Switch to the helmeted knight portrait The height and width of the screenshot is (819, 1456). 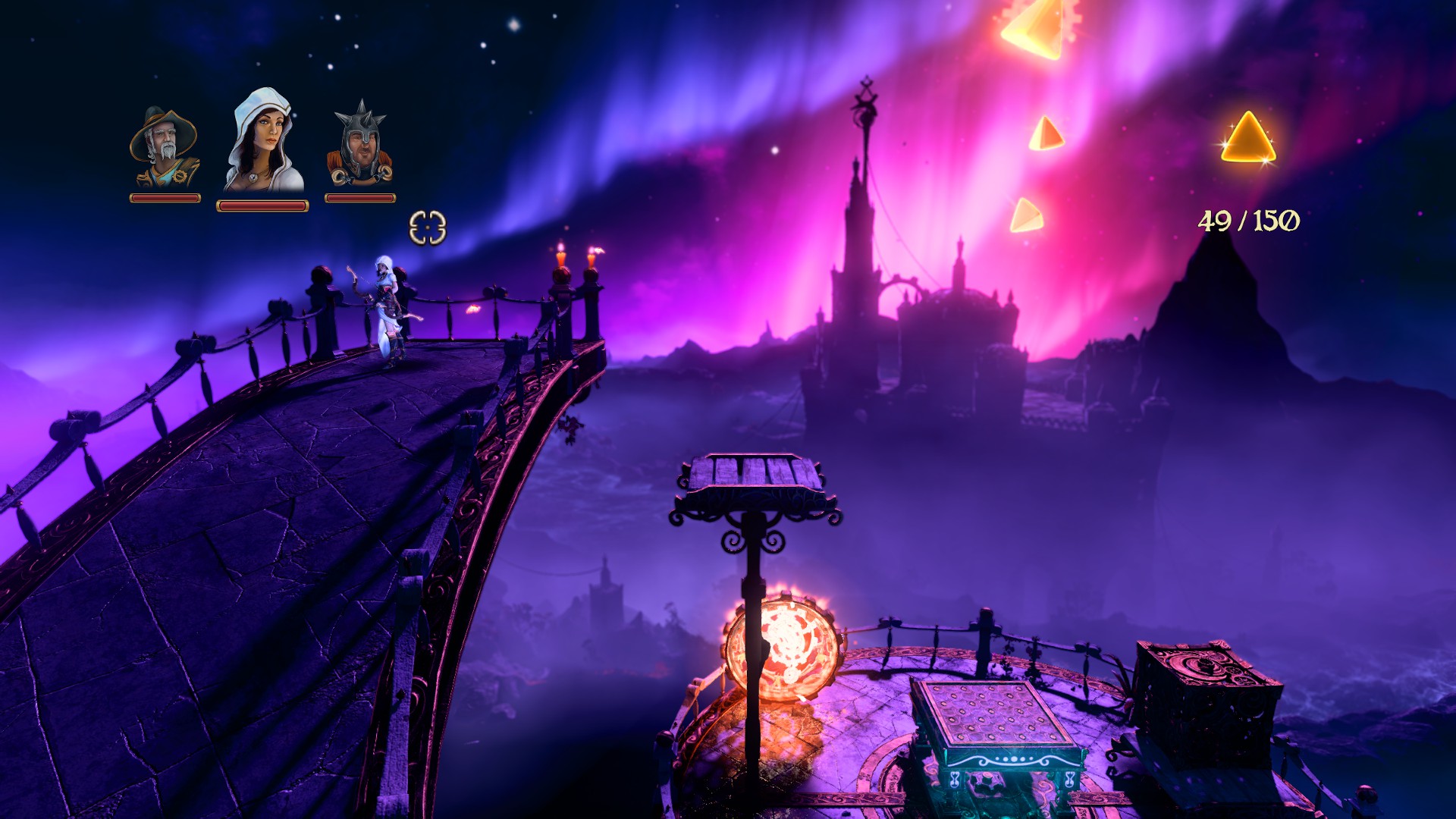pyautogui.click(x=359, y=146)
